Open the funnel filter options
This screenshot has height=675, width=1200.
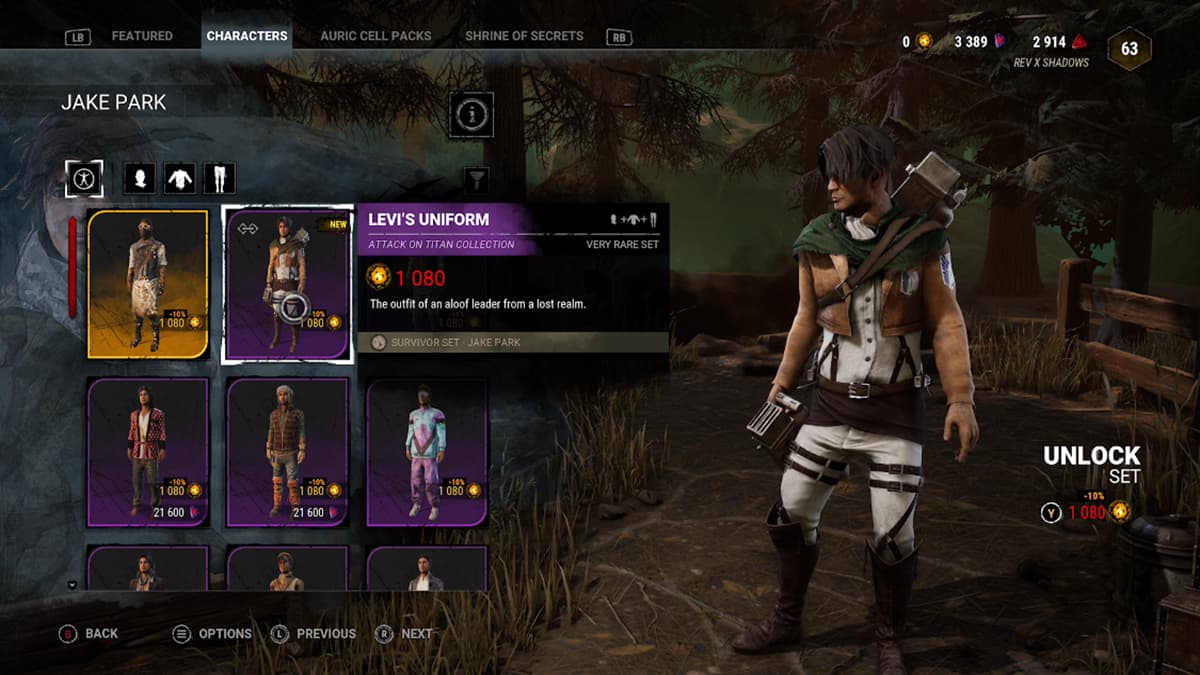click(x=478, y=179)
